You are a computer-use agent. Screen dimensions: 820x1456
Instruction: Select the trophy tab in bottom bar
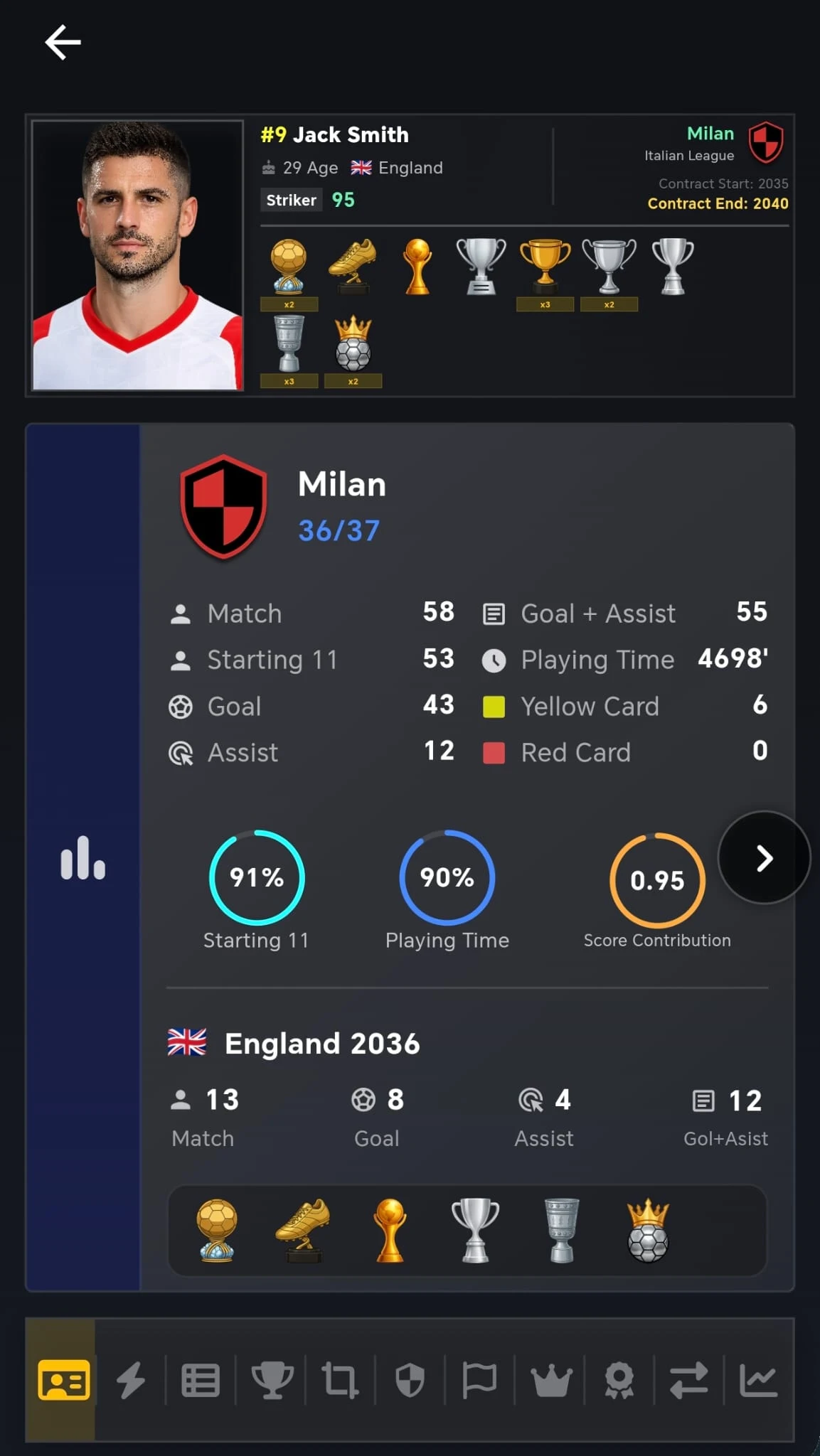point(271,1380)
